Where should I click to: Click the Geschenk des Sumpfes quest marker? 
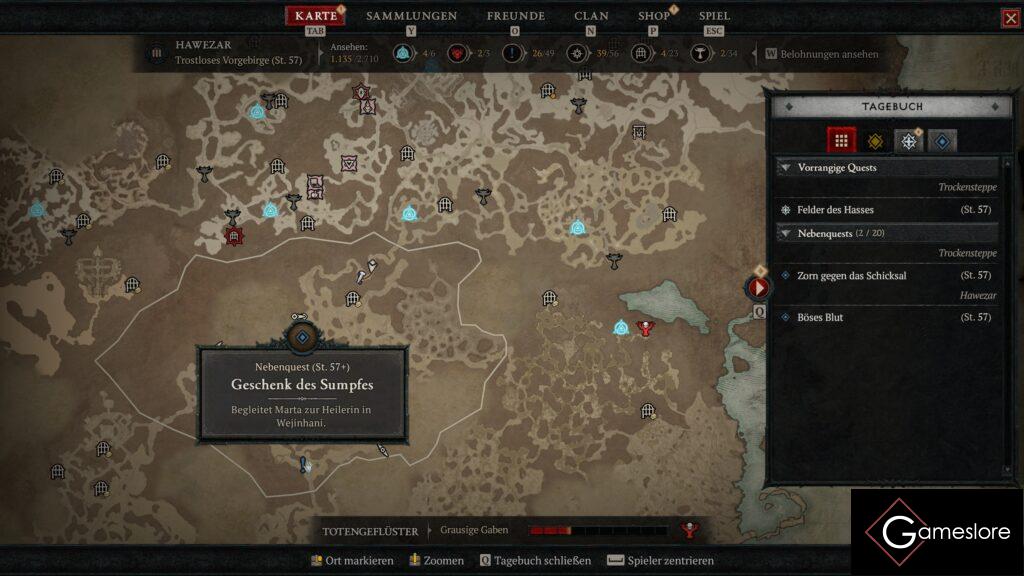click(302, 338)
